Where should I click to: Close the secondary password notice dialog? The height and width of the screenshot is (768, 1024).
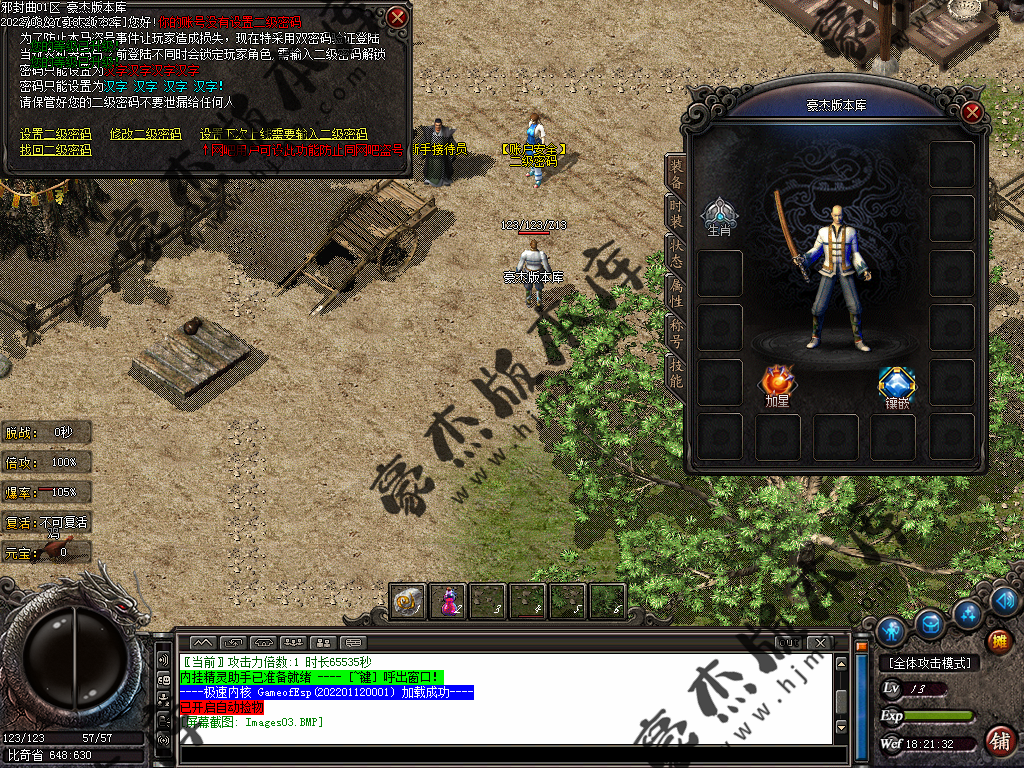[x=398, y=17]
